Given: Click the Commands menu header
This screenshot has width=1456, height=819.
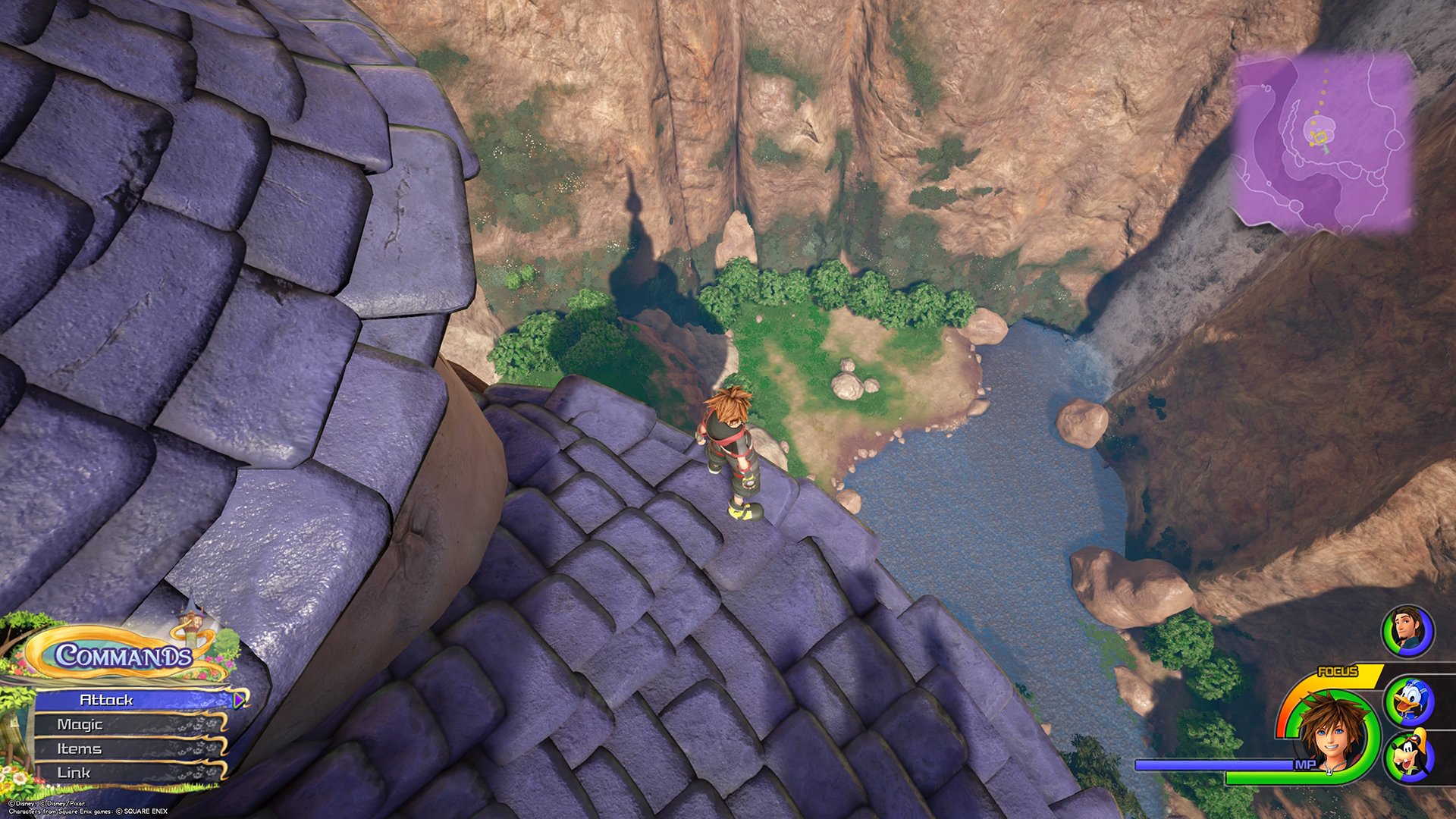Looking at the screenshot, I should pos(124,655).
